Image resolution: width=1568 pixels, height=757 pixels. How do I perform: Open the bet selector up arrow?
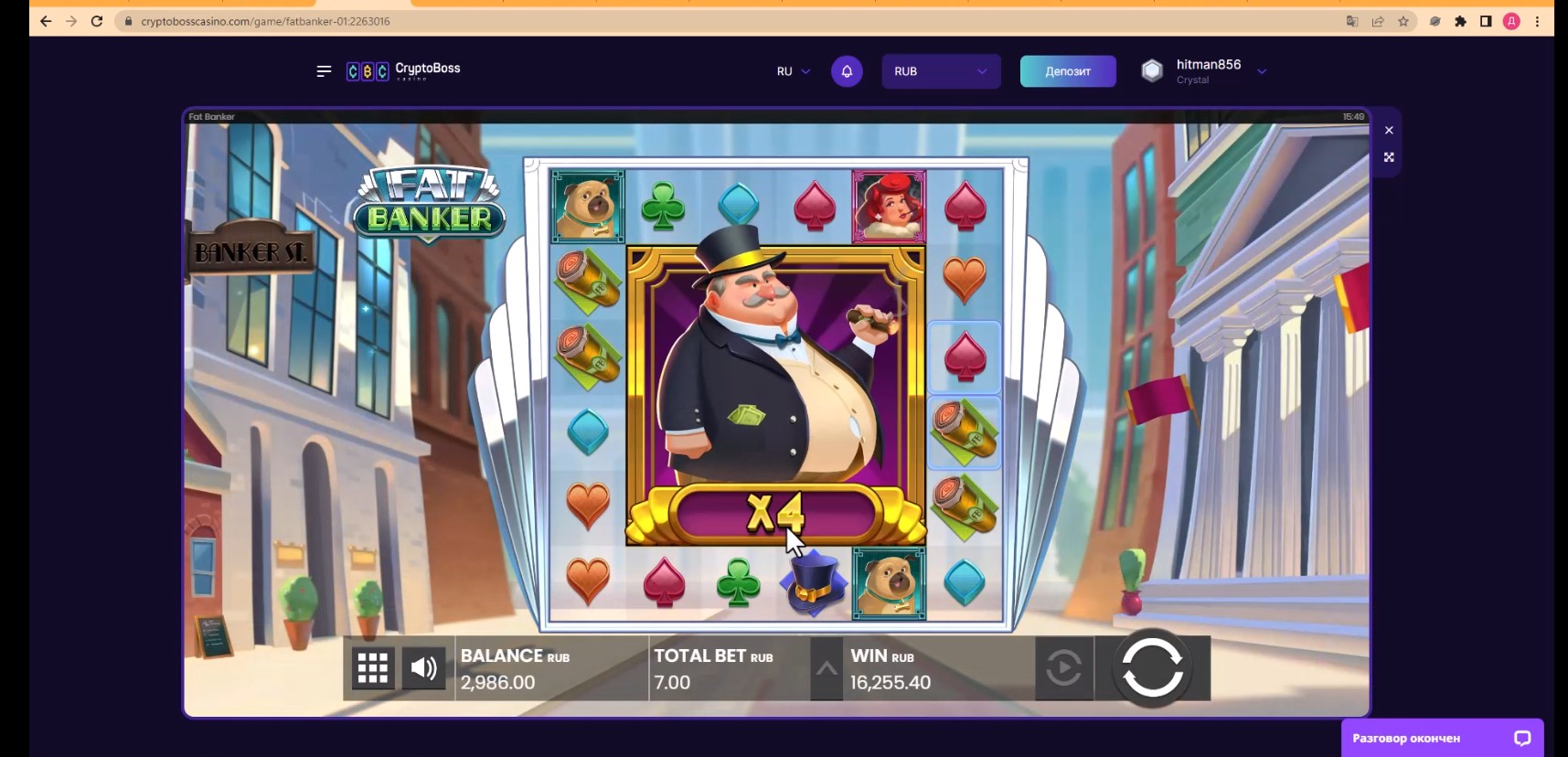pyautogui.click(x=827, y=668)
